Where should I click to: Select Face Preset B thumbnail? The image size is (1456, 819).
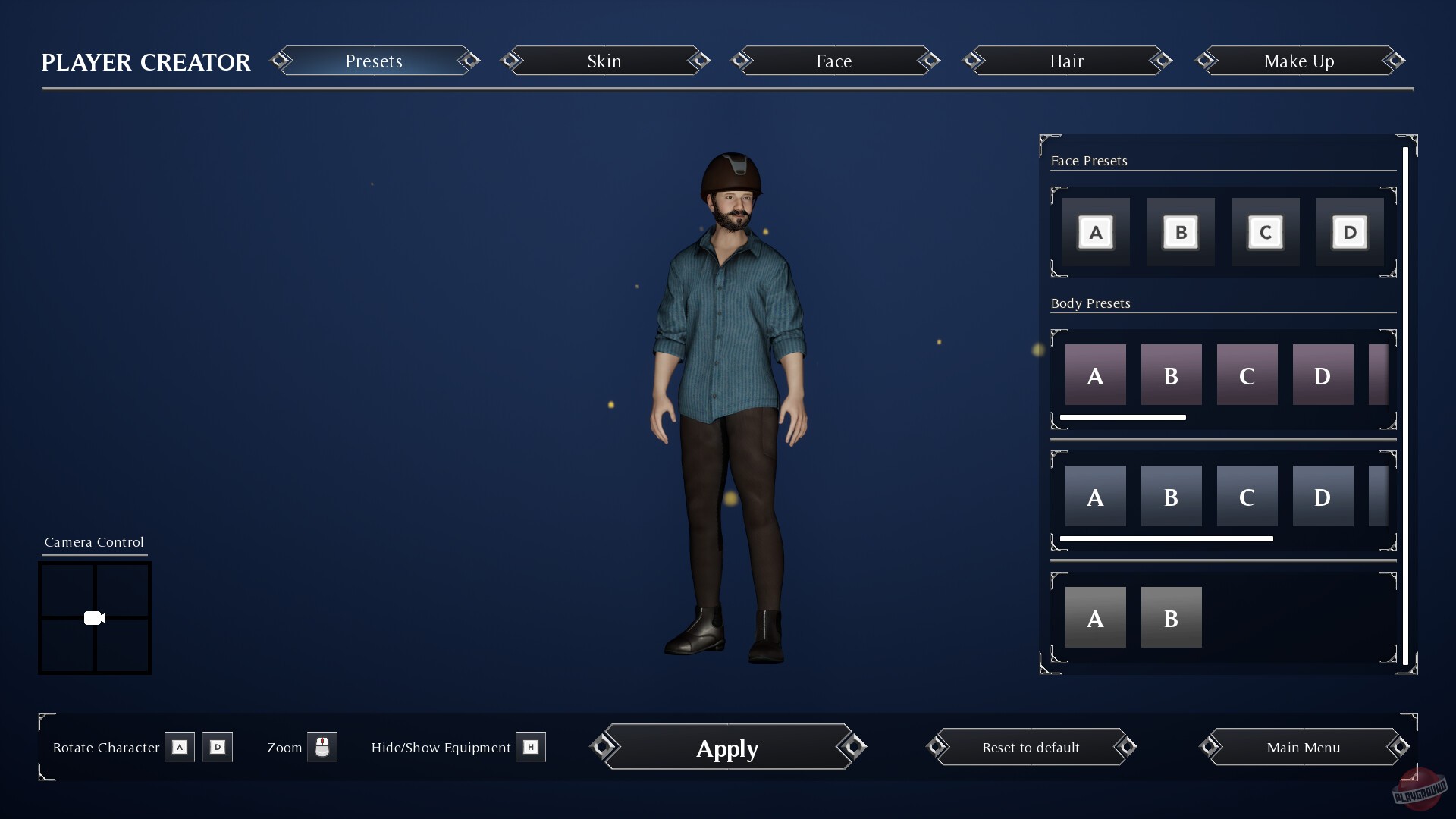point(1180,231)
